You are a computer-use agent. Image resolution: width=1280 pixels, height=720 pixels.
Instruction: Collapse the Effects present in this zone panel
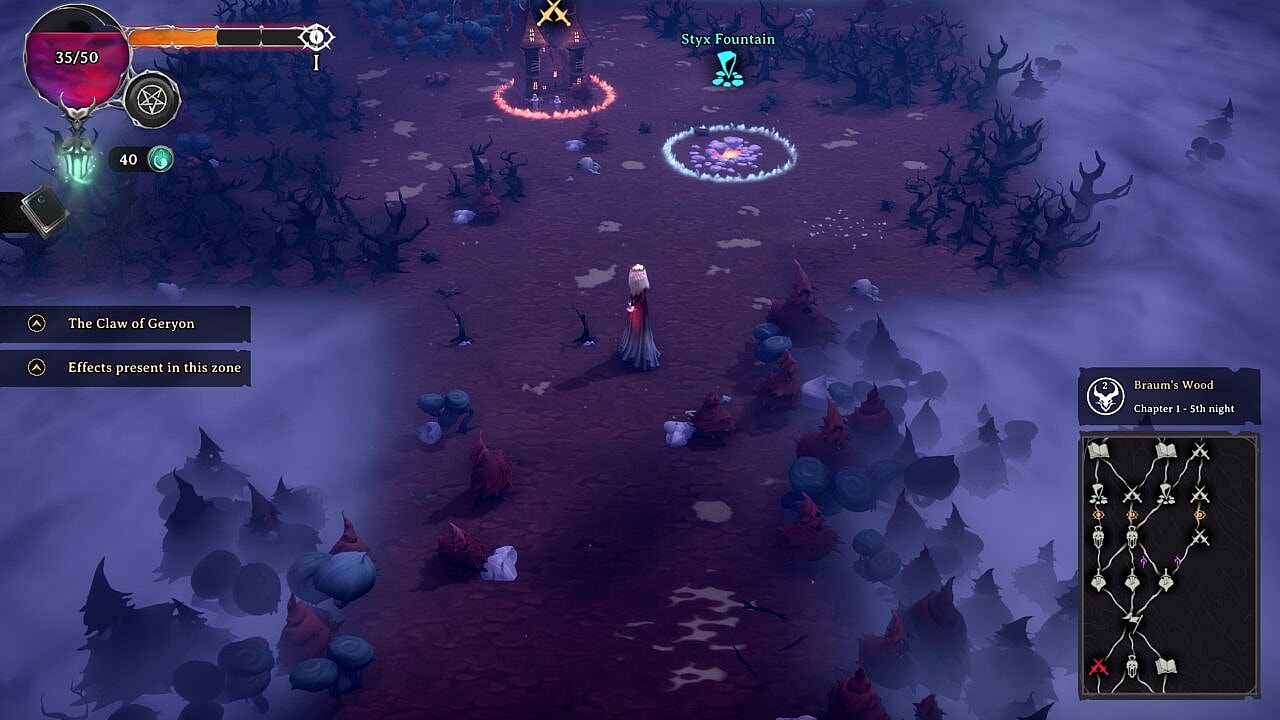(x=36, y=368)
